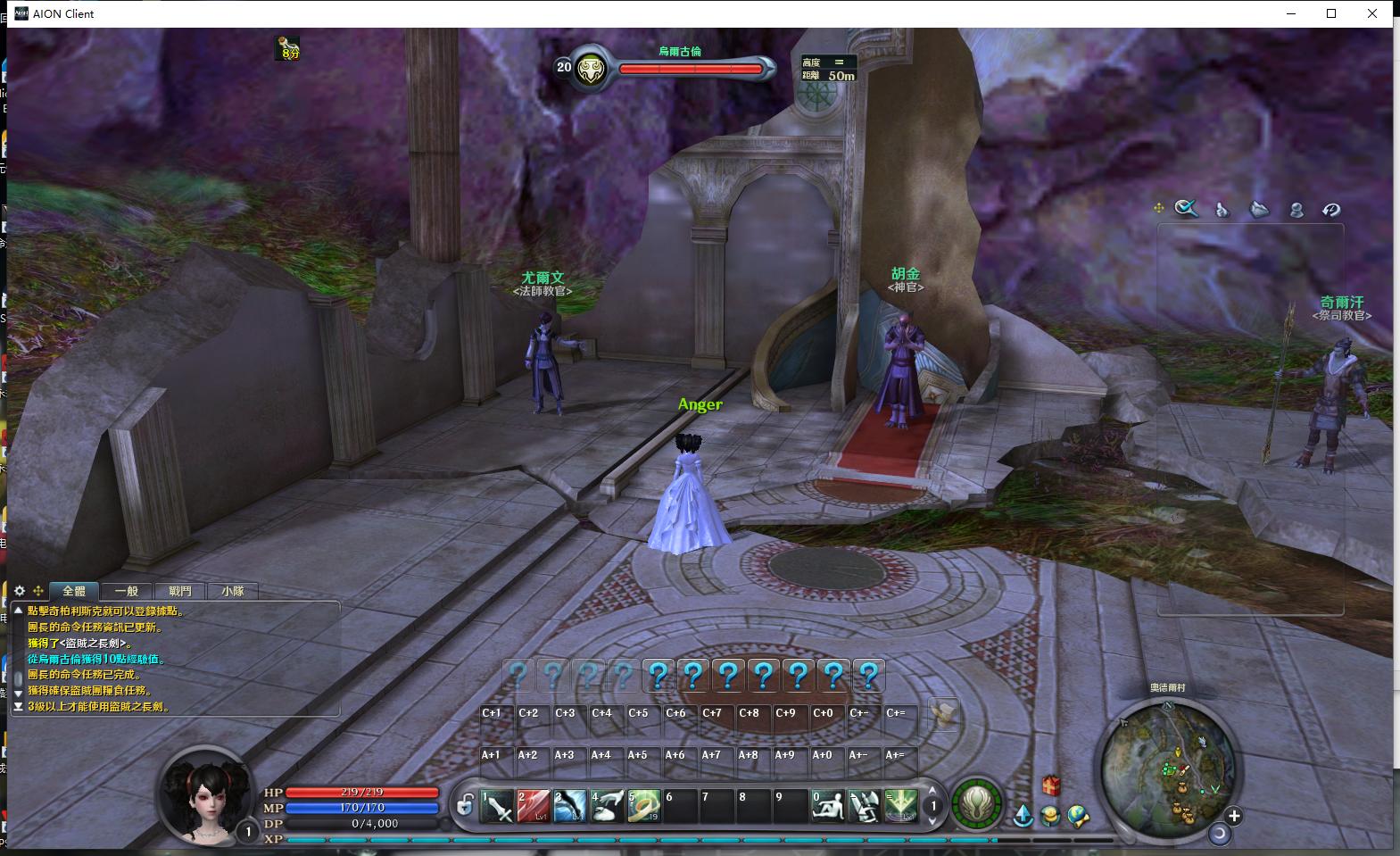Zoom in the minimap with plus button
This screenshot has height=856, width=1400.
tap(1234, 816)
